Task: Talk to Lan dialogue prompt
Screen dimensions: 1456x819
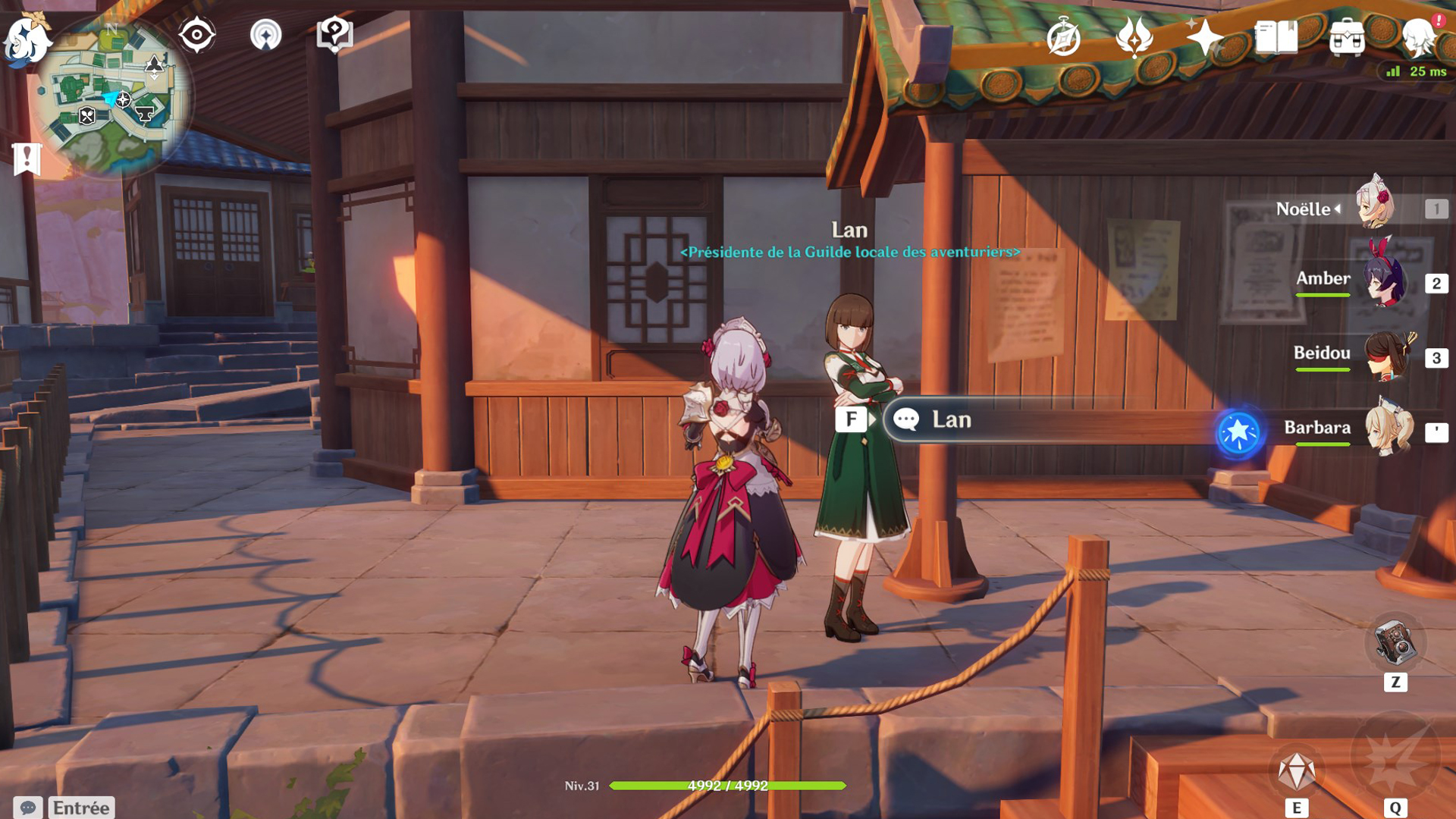Action: [950, 419]
